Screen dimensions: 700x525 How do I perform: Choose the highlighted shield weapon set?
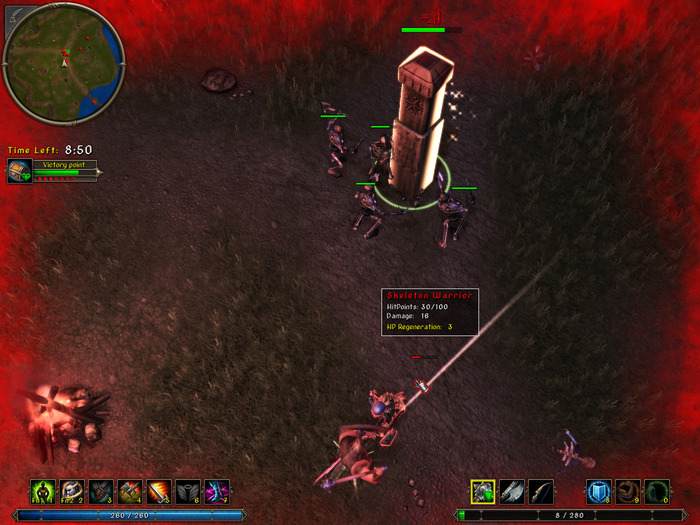point(483,491)
